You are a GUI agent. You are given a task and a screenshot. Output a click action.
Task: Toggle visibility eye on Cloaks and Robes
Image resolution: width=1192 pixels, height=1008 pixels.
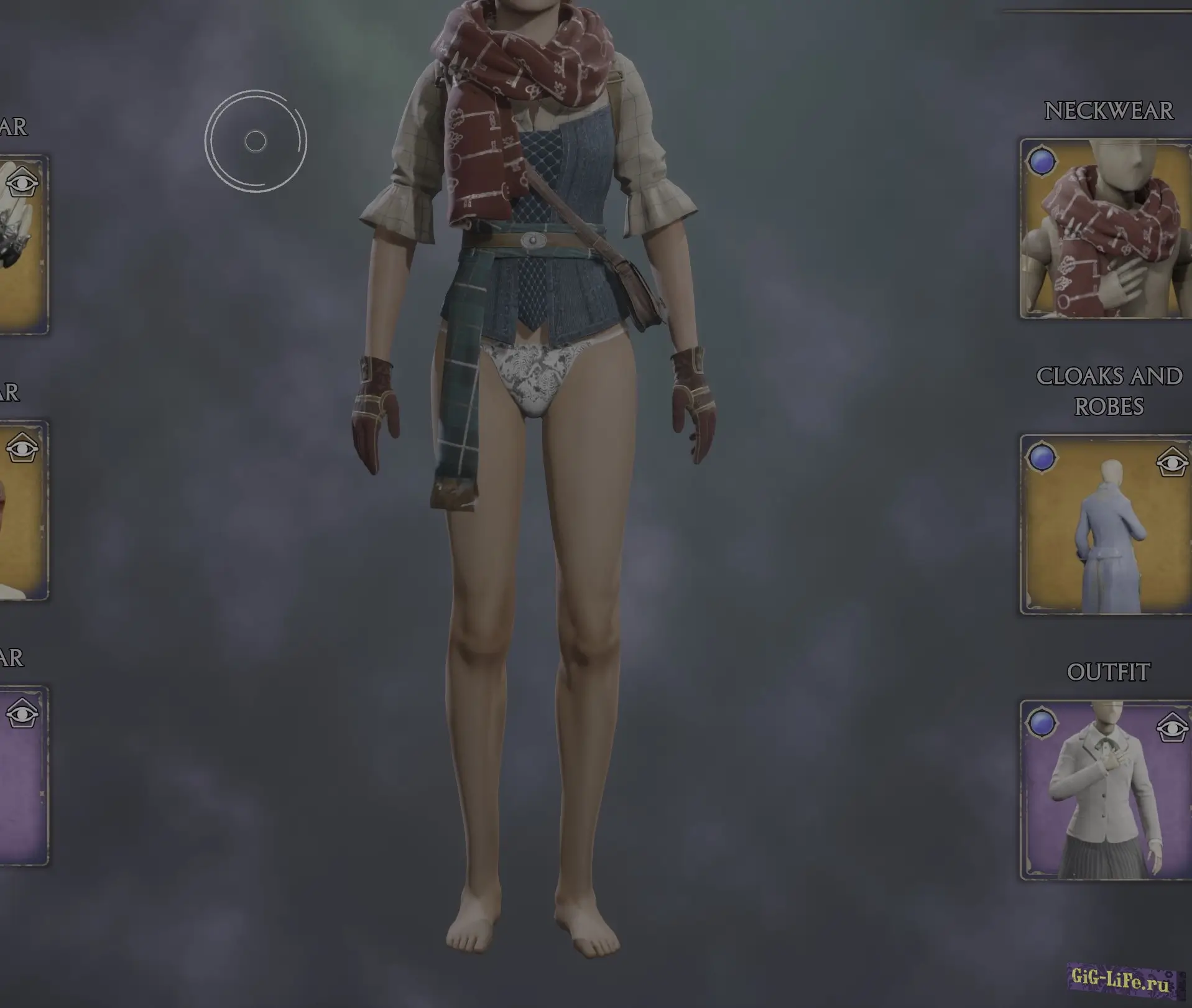pyautogui.click(x=1172, y=463)
